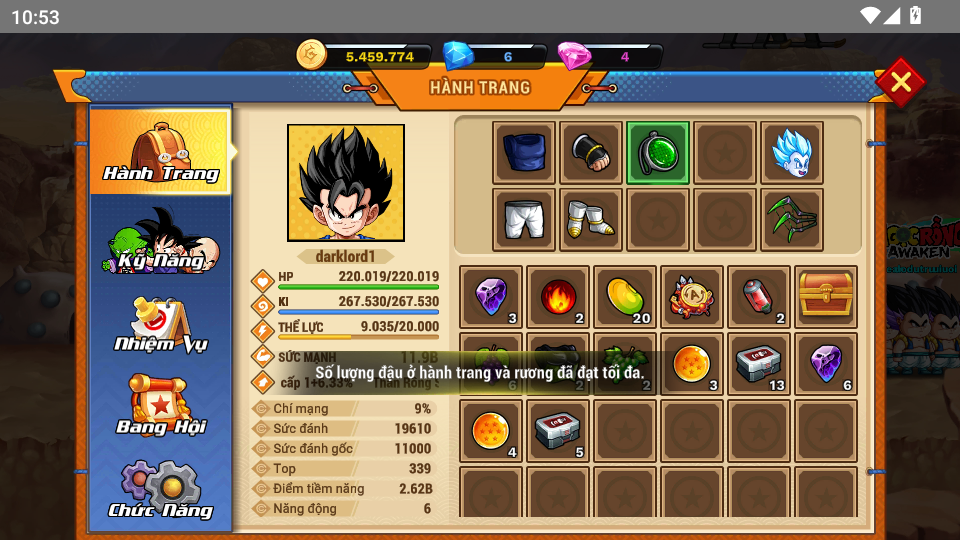The image size is (960, 540).
Task: Select the Hành Trang backpack tab
Action: (x=161, y=152)
